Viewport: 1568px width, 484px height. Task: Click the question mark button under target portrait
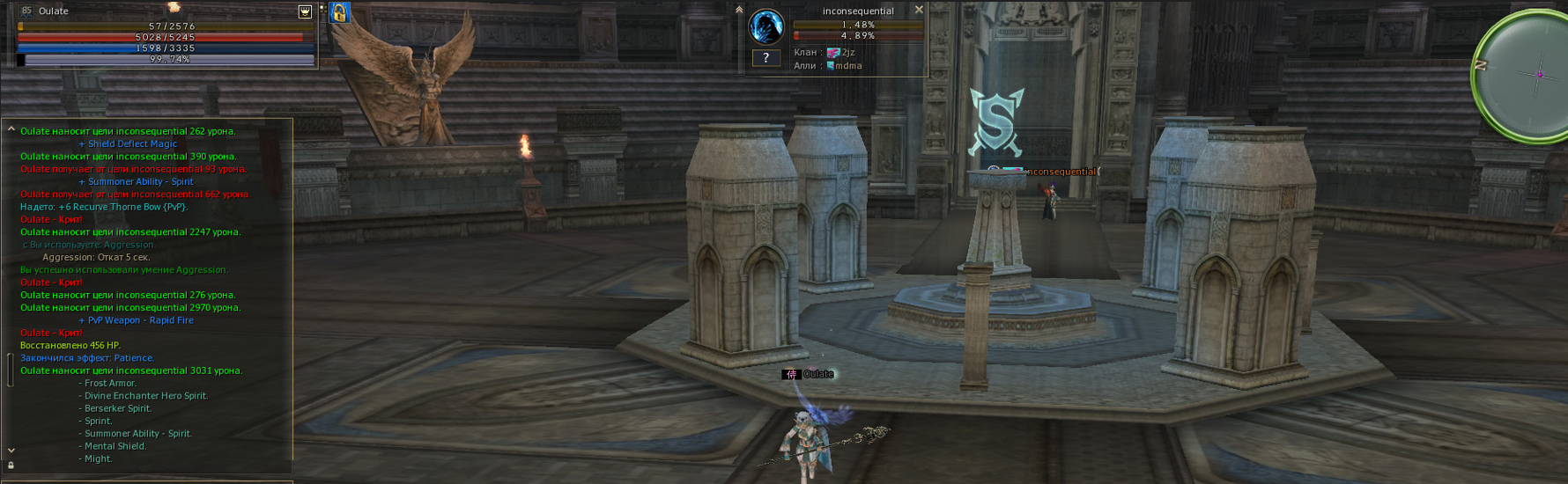766,58
